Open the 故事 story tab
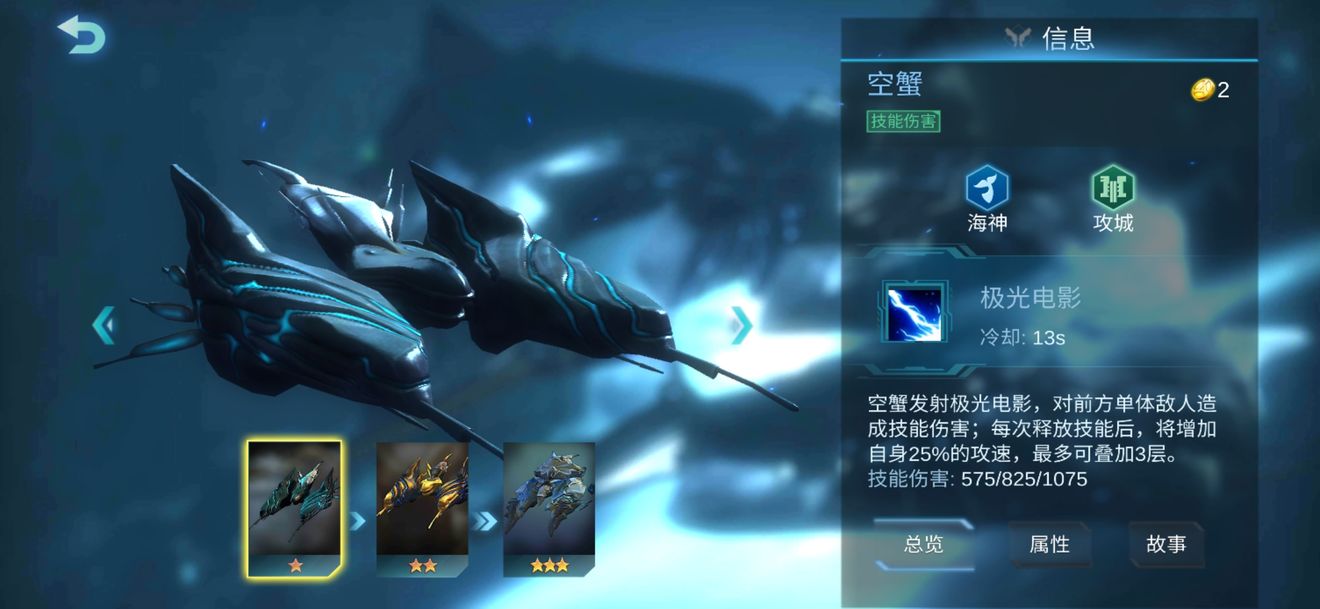The image size is (1320, 609). coord(1166,544)
